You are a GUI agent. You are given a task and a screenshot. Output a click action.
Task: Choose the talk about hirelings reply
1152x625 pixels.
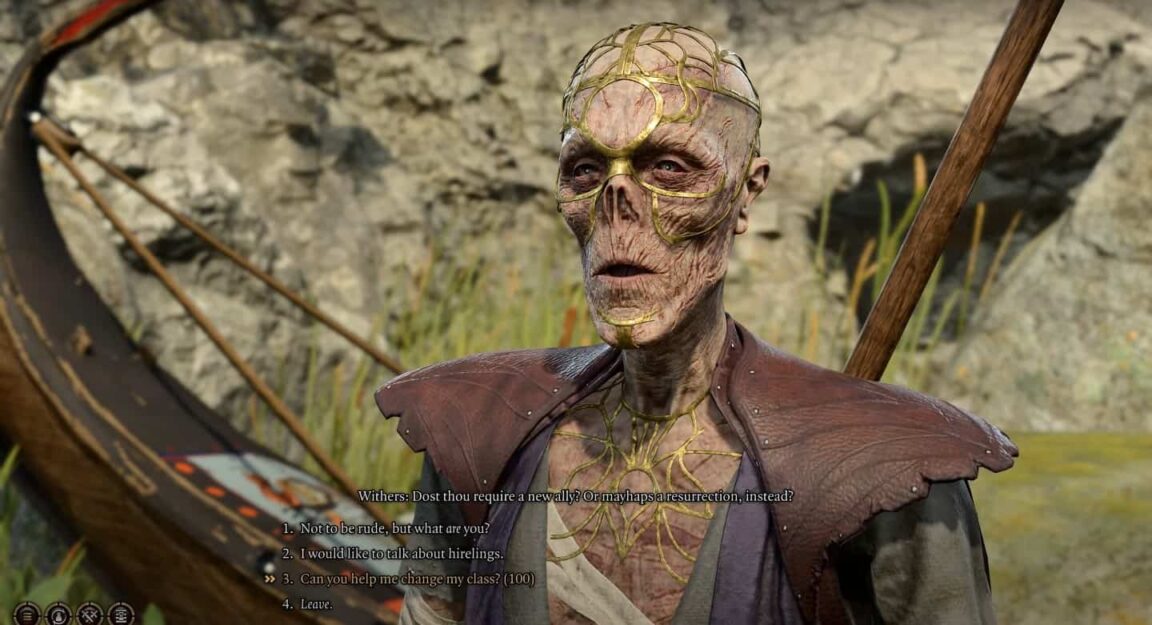coord(401,553)
